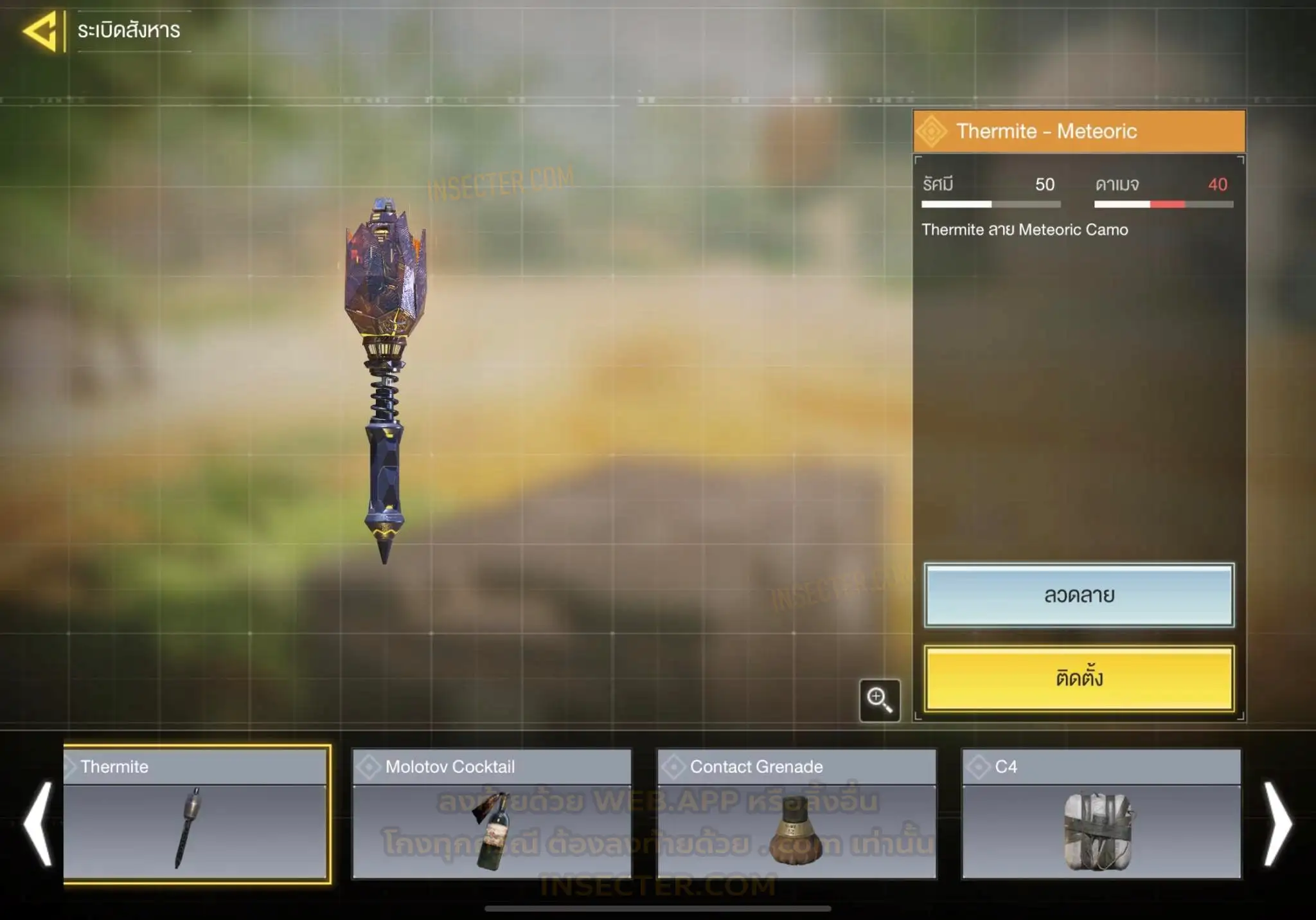The image size is (1316, 920).
Task: Go back with the yellow arrow button
Action: click(42, 30)
